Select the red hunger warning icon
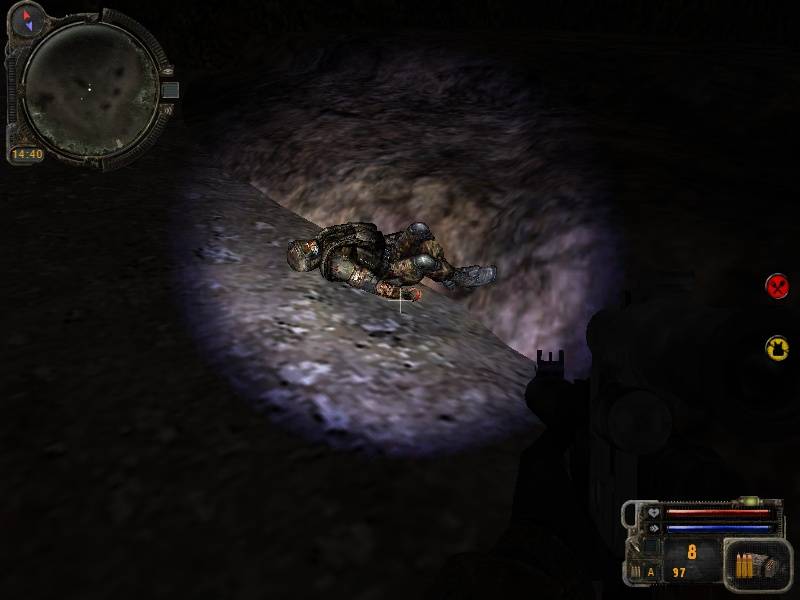800x600 pixels. pos(777,286)
